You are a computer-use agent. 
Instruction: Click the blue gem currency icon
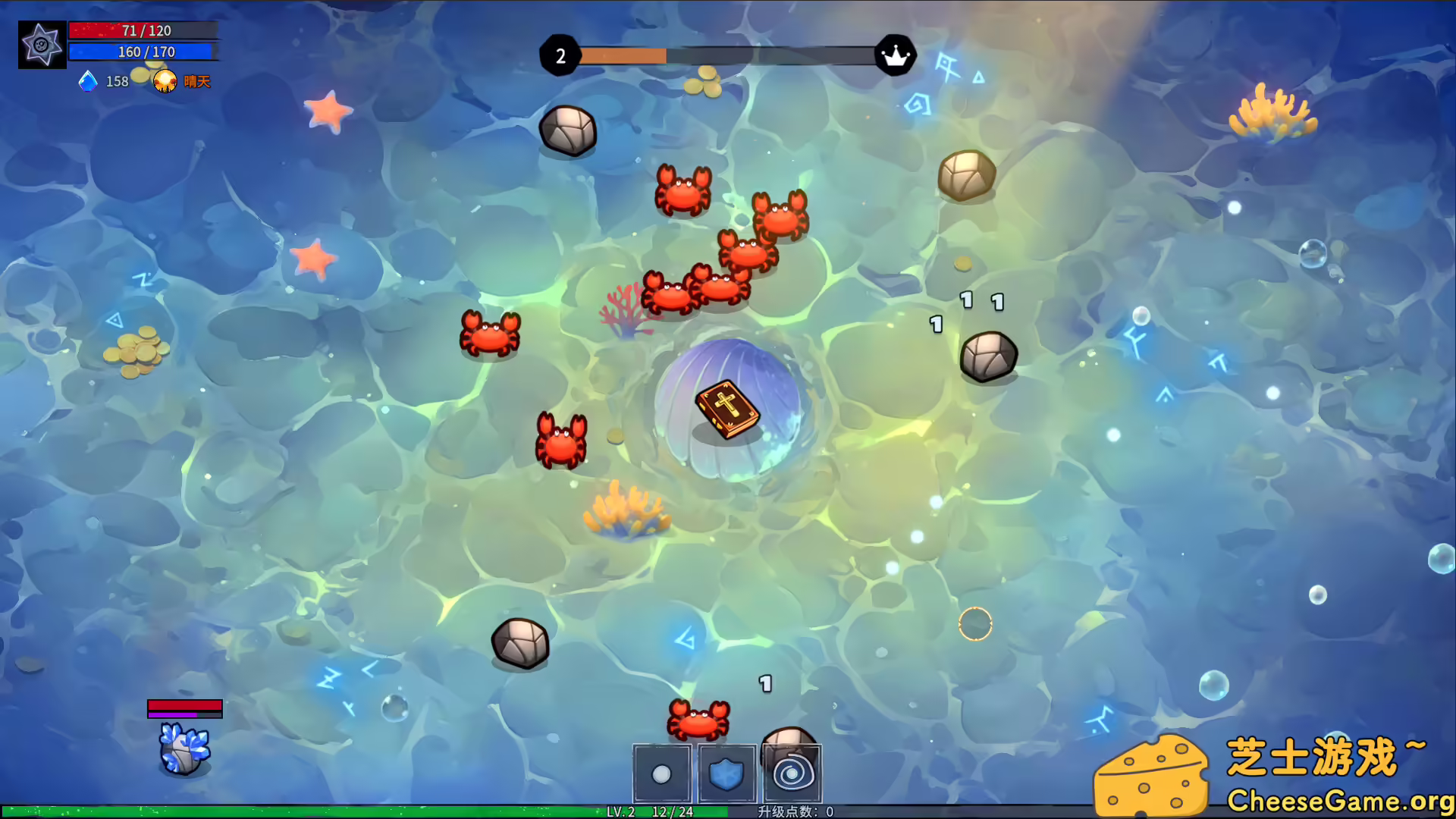tap(88, 80)
